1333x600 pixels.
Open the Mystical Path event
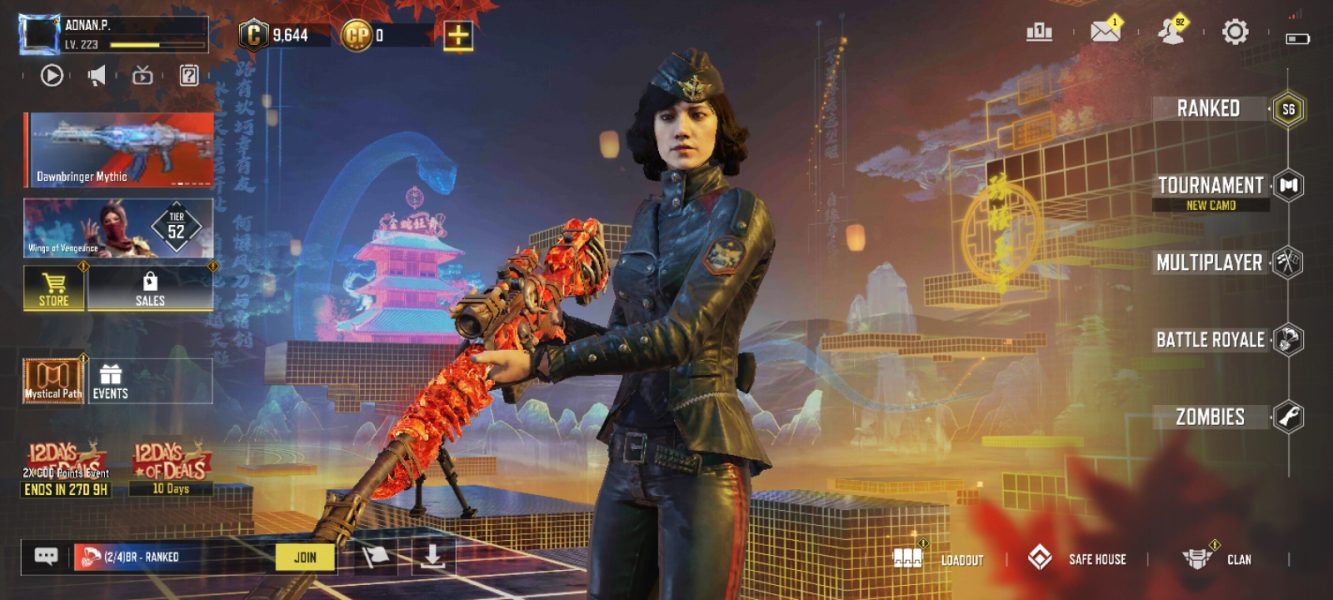point(53,381)
